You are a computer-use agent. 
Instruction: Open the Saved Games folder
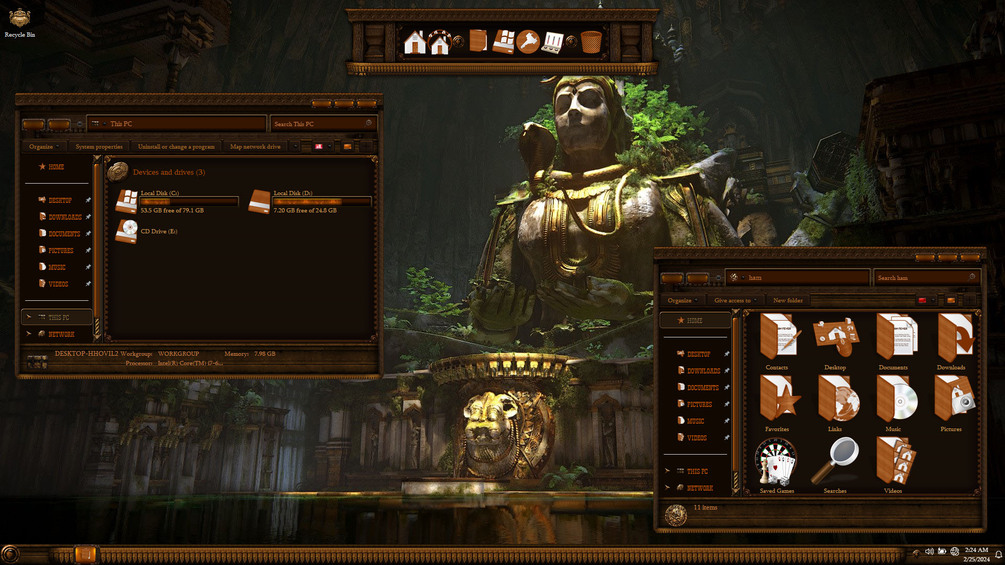(776, 463)
